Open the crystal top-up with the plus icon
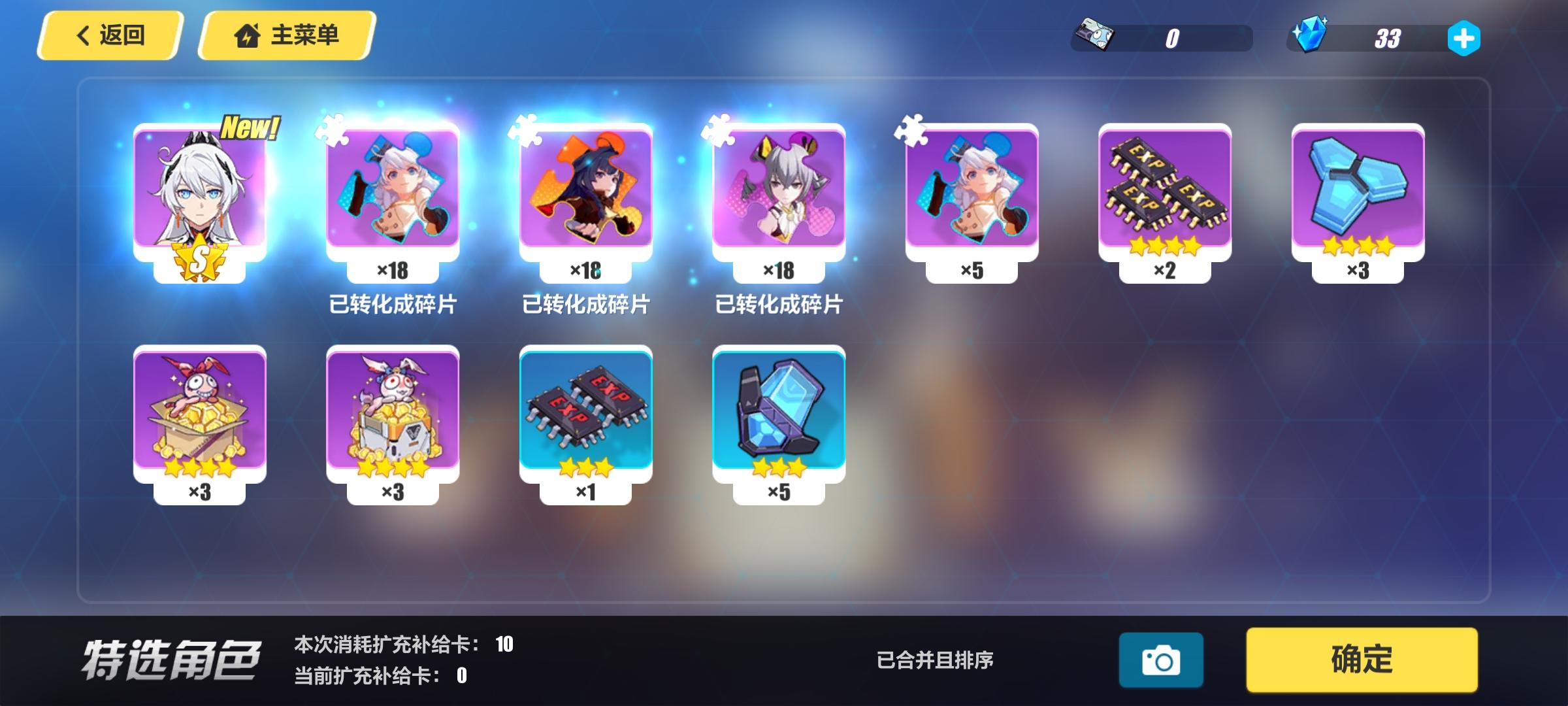The image size is (1568, 706). 1465,39
